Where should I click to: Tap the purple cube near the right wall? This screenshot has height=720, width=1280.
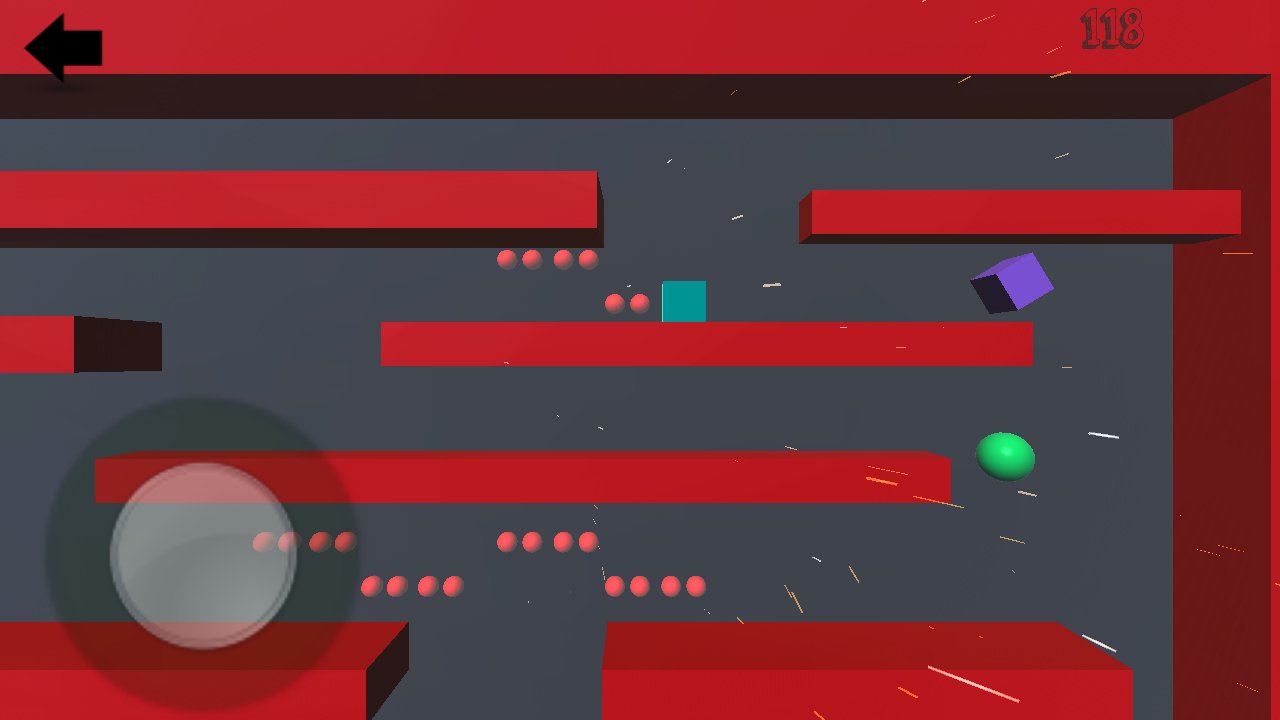tap(1012, 283)
